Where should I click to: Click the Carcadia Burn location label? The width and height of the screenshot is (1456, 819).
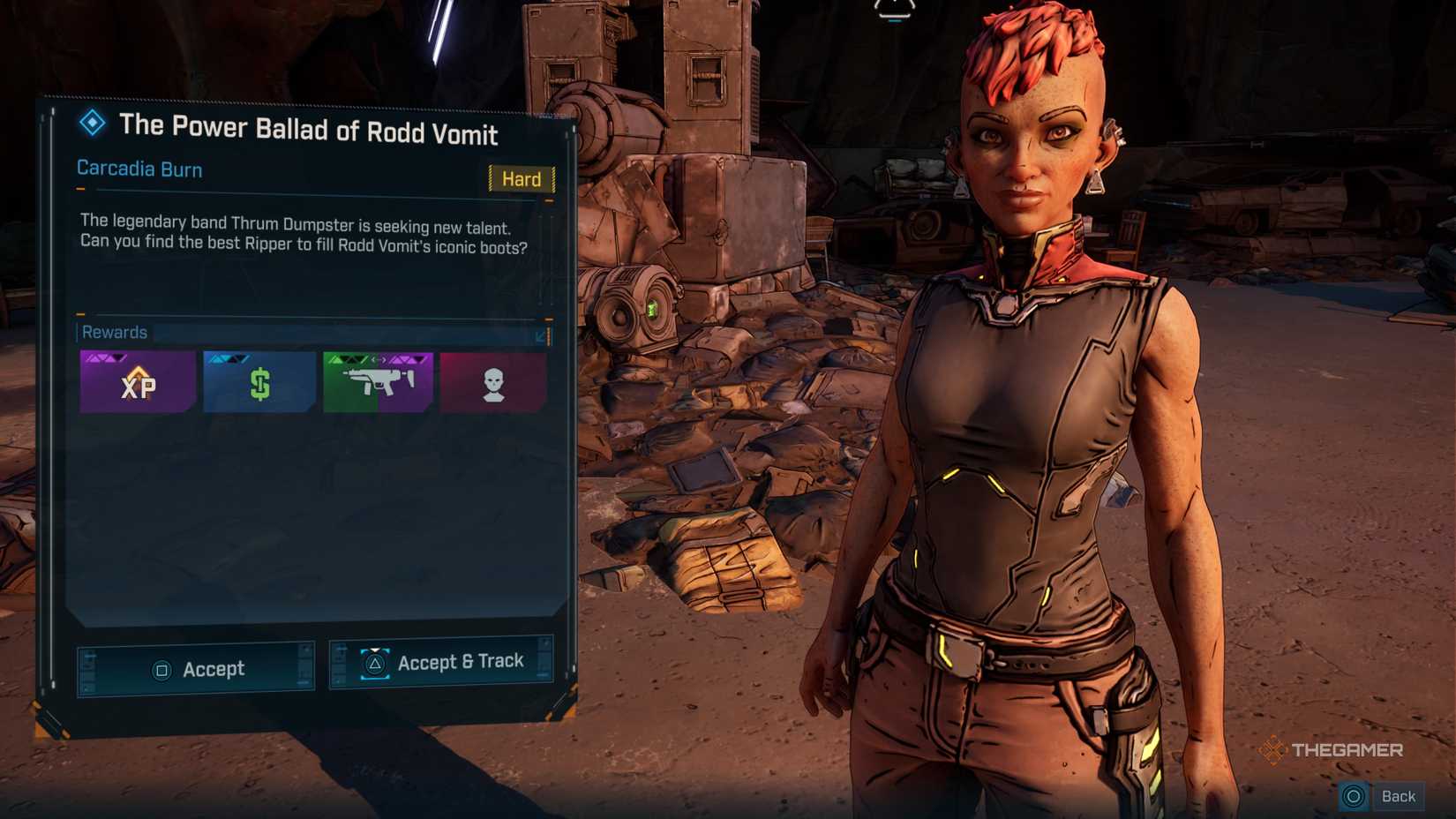pos(139,169)
